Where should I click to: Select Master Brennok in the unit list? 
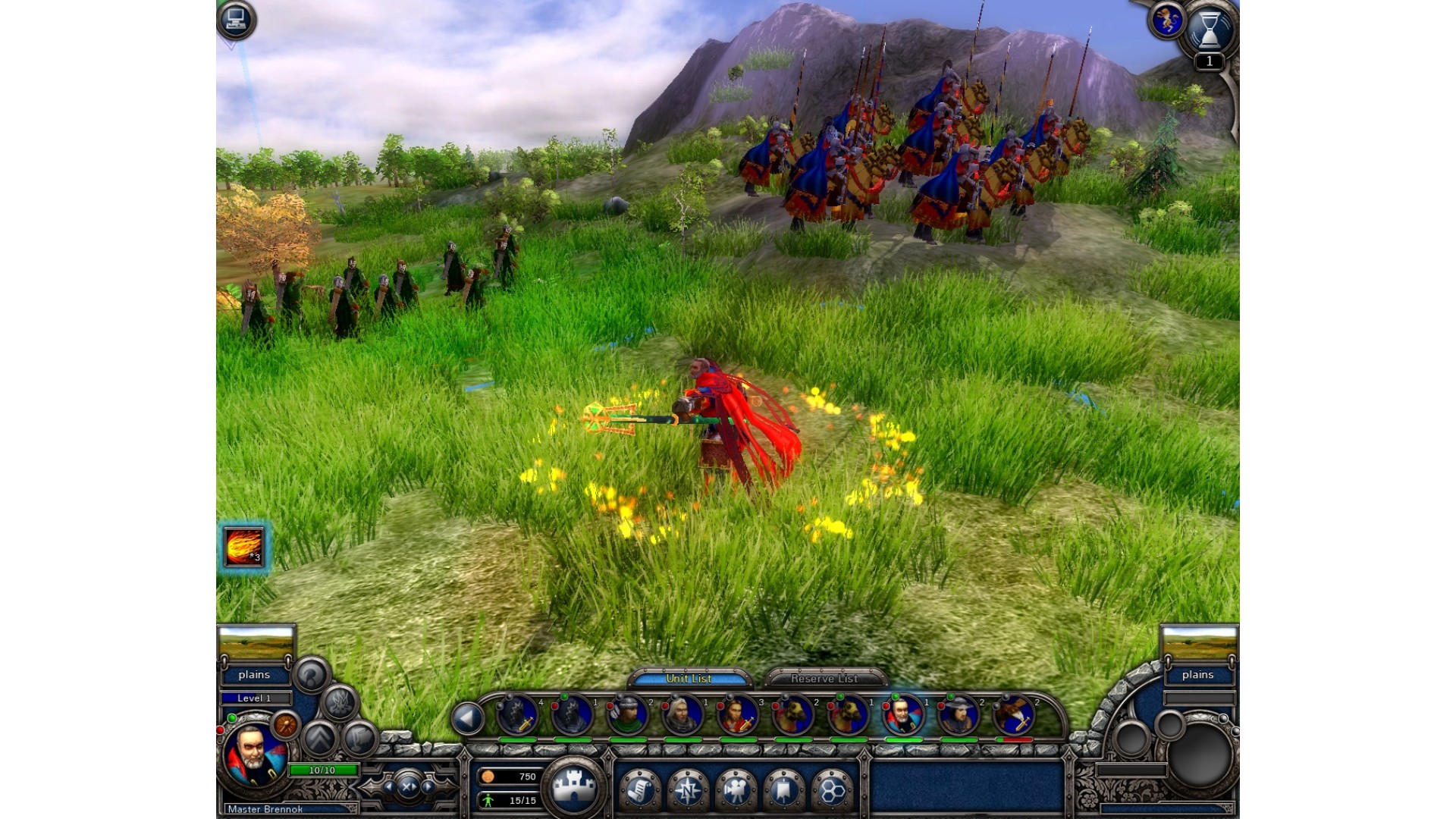point(903,715)
